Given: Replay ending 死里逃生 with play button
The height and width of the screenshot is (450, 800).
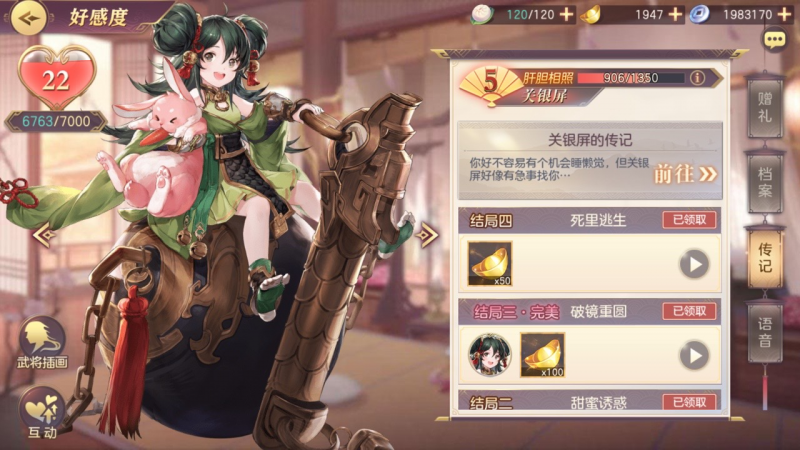Looking at the screenshot, I should point(694,264).
